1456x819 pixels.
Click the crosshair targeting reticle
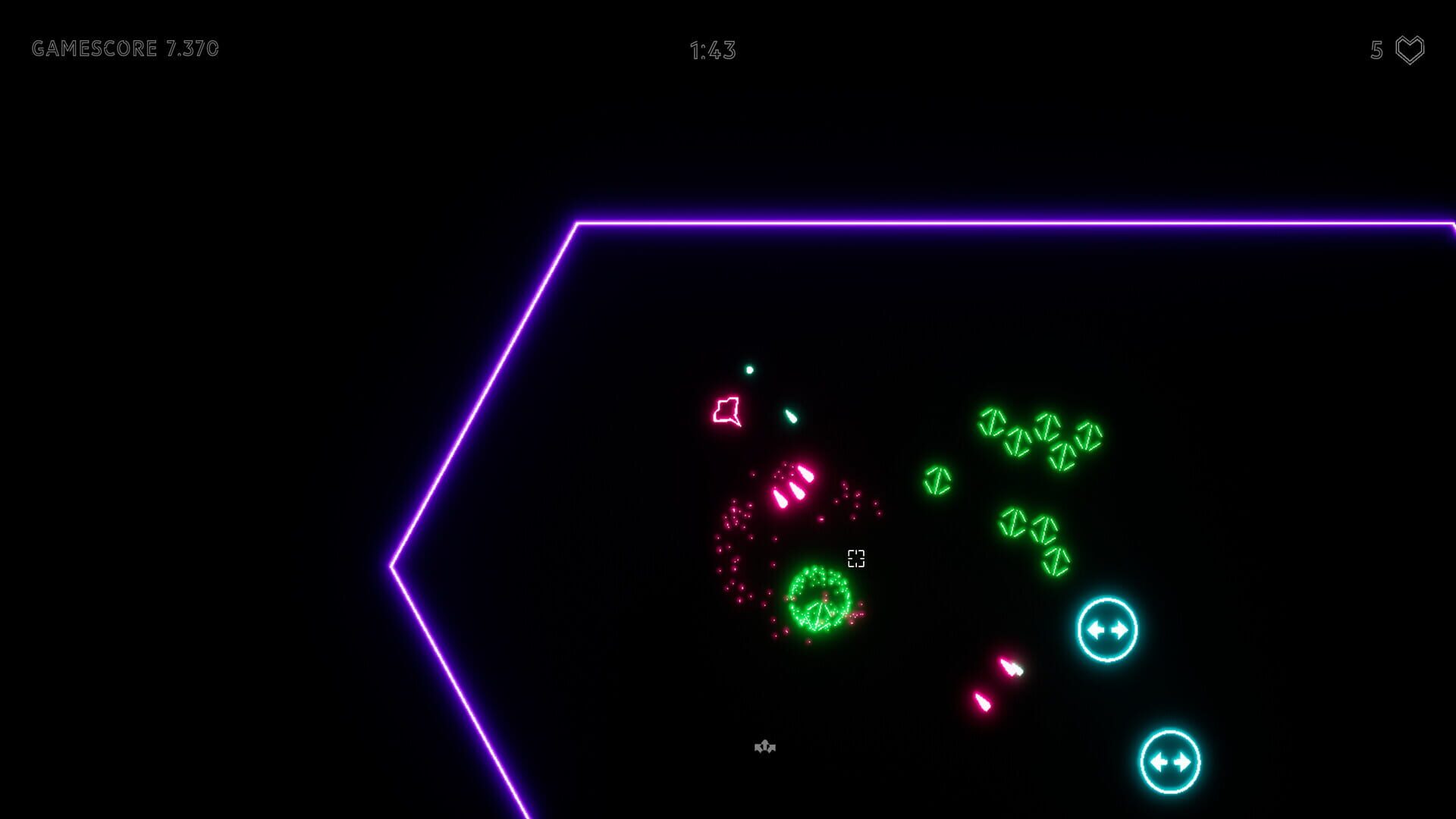855,560
